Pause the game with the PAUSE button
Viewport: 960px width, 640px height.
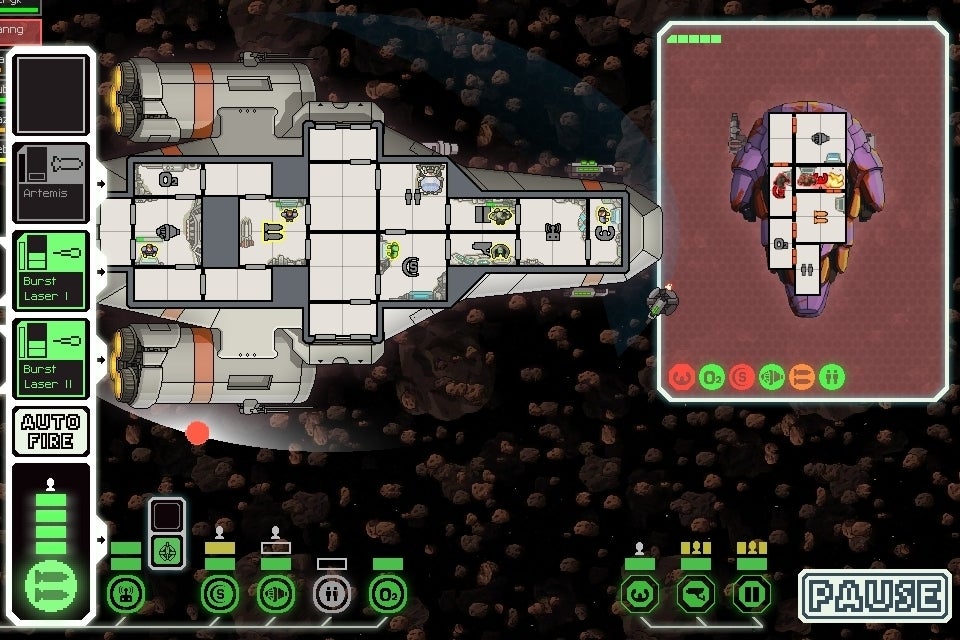tap(875, 596)
